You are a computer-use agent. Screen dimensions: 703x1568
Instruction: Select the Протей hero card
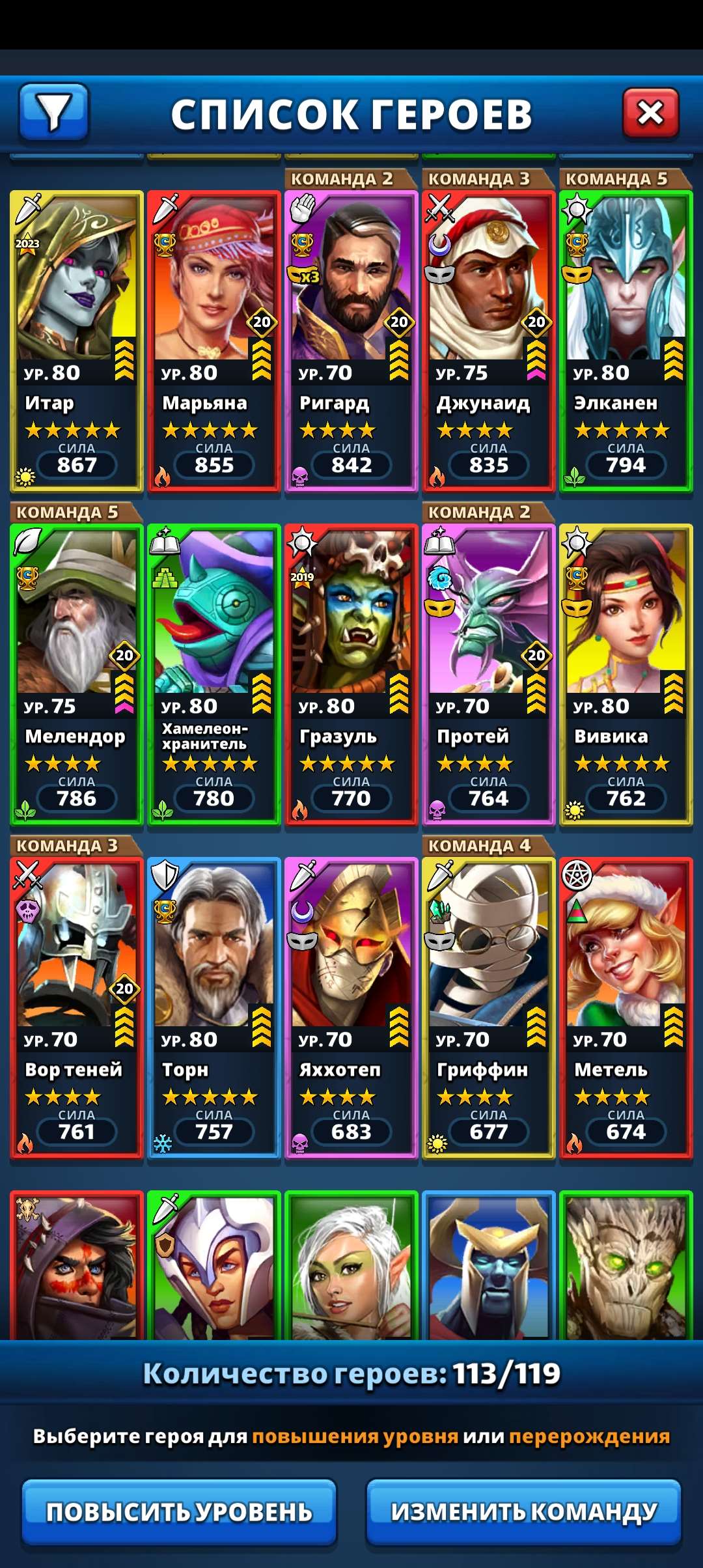click(x=489, y=674)
